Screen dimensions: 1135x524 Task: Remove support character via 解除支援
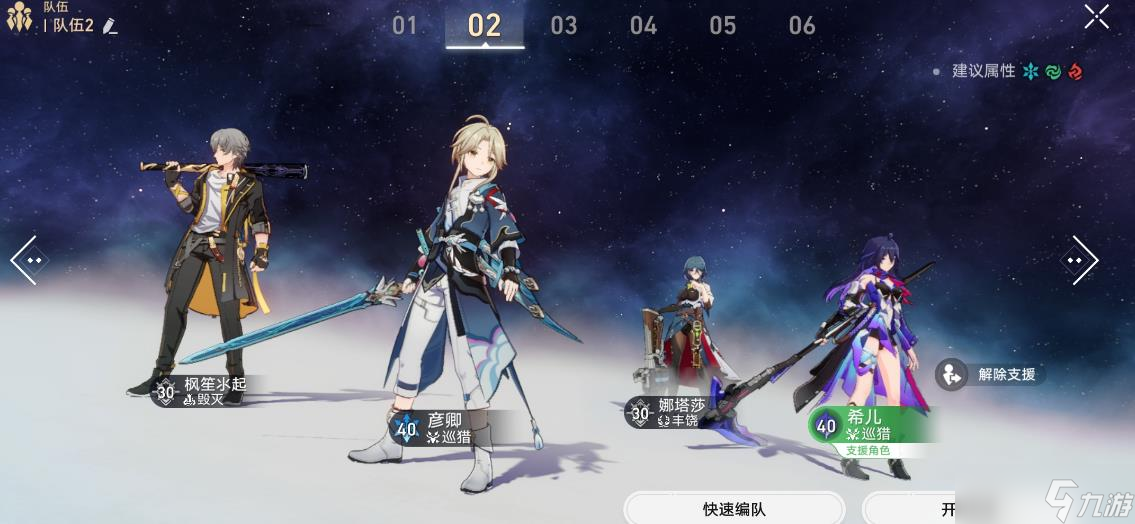point(990,375)
